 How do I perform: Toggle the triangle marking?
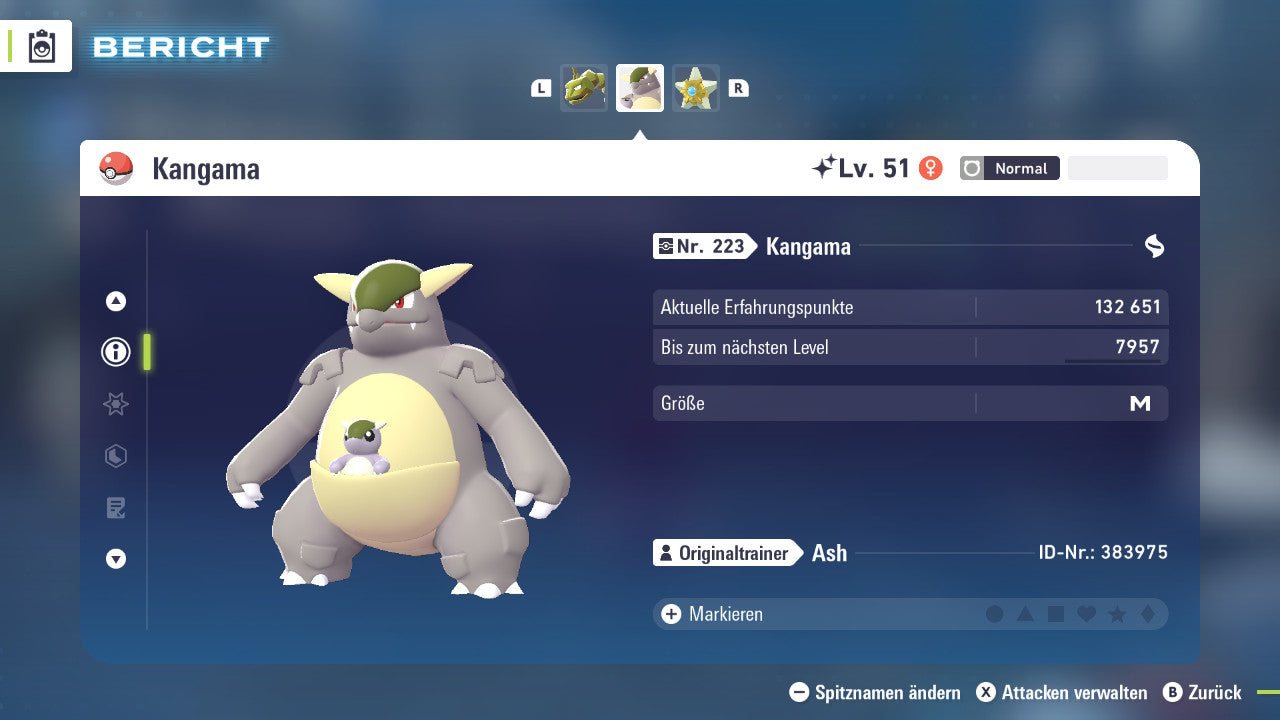[1025, 614]
